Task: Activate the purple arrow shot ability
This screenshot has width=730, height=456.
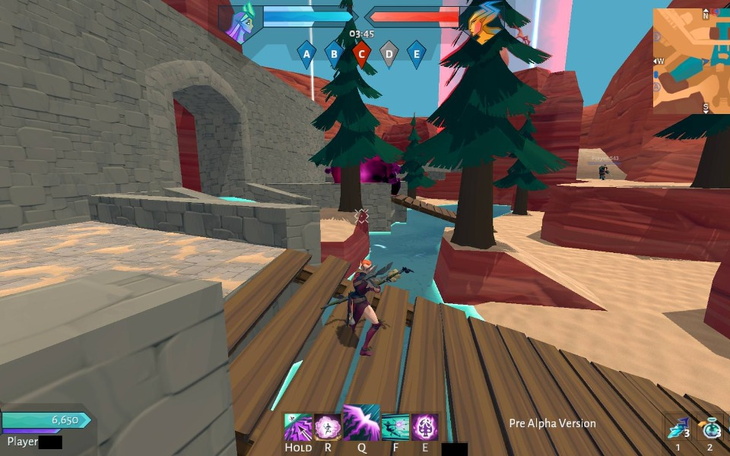Action: coord(298,427)
